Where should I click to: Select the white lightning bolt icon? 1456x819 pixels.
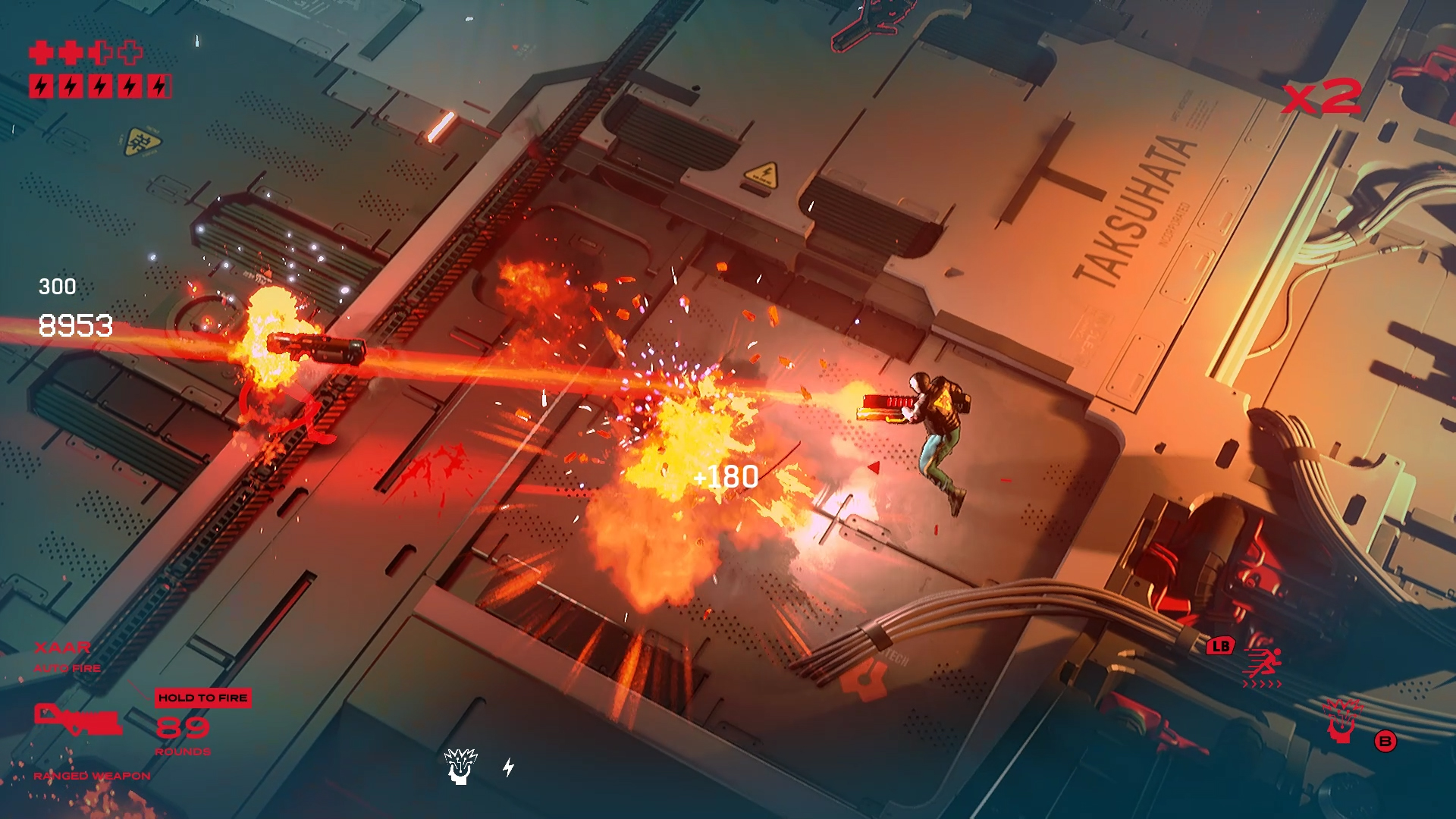(x=509, y=767)
